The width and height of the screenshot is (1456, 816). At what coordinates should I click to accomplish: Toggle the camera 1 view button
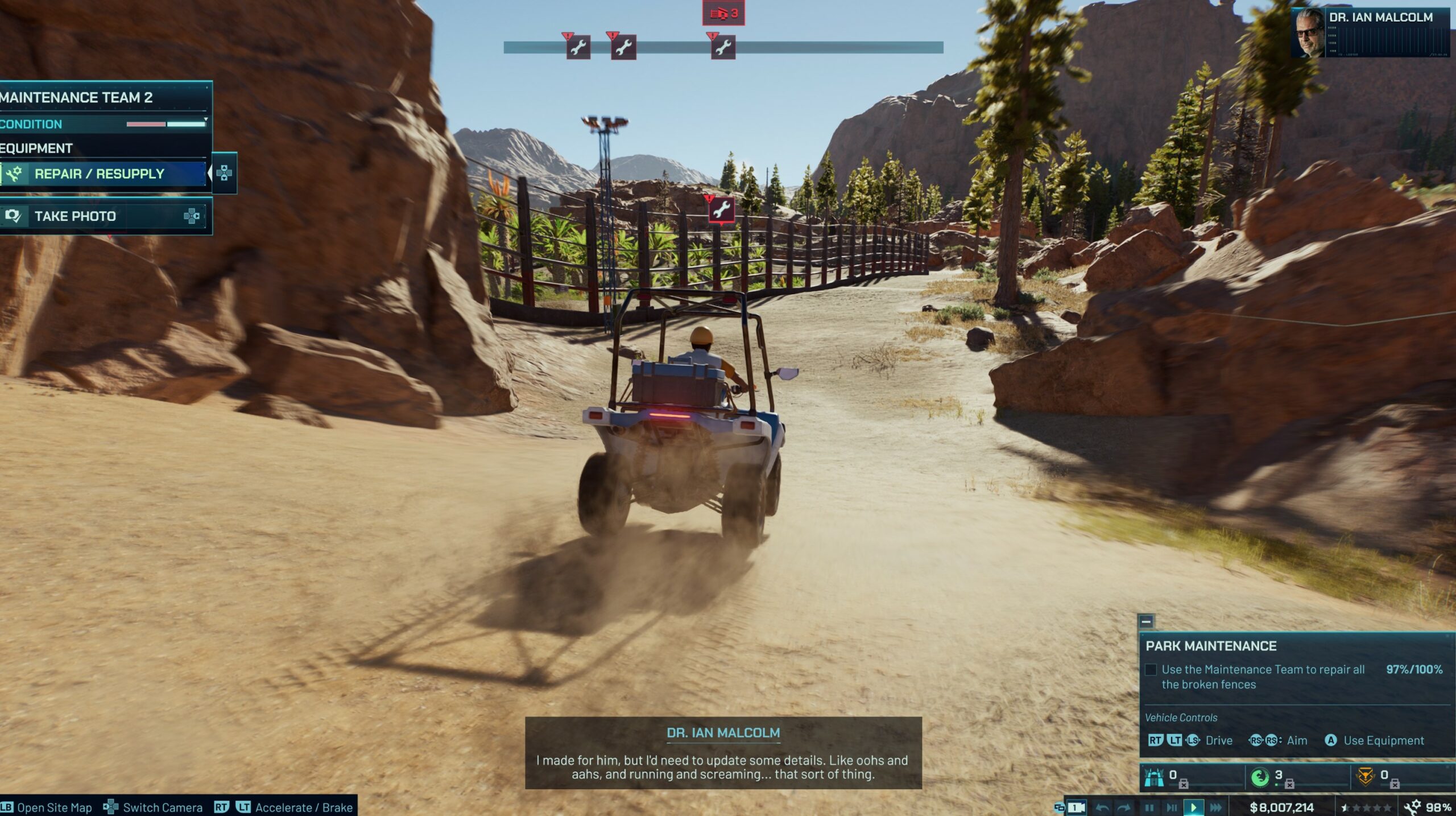tap(1076, 807)
